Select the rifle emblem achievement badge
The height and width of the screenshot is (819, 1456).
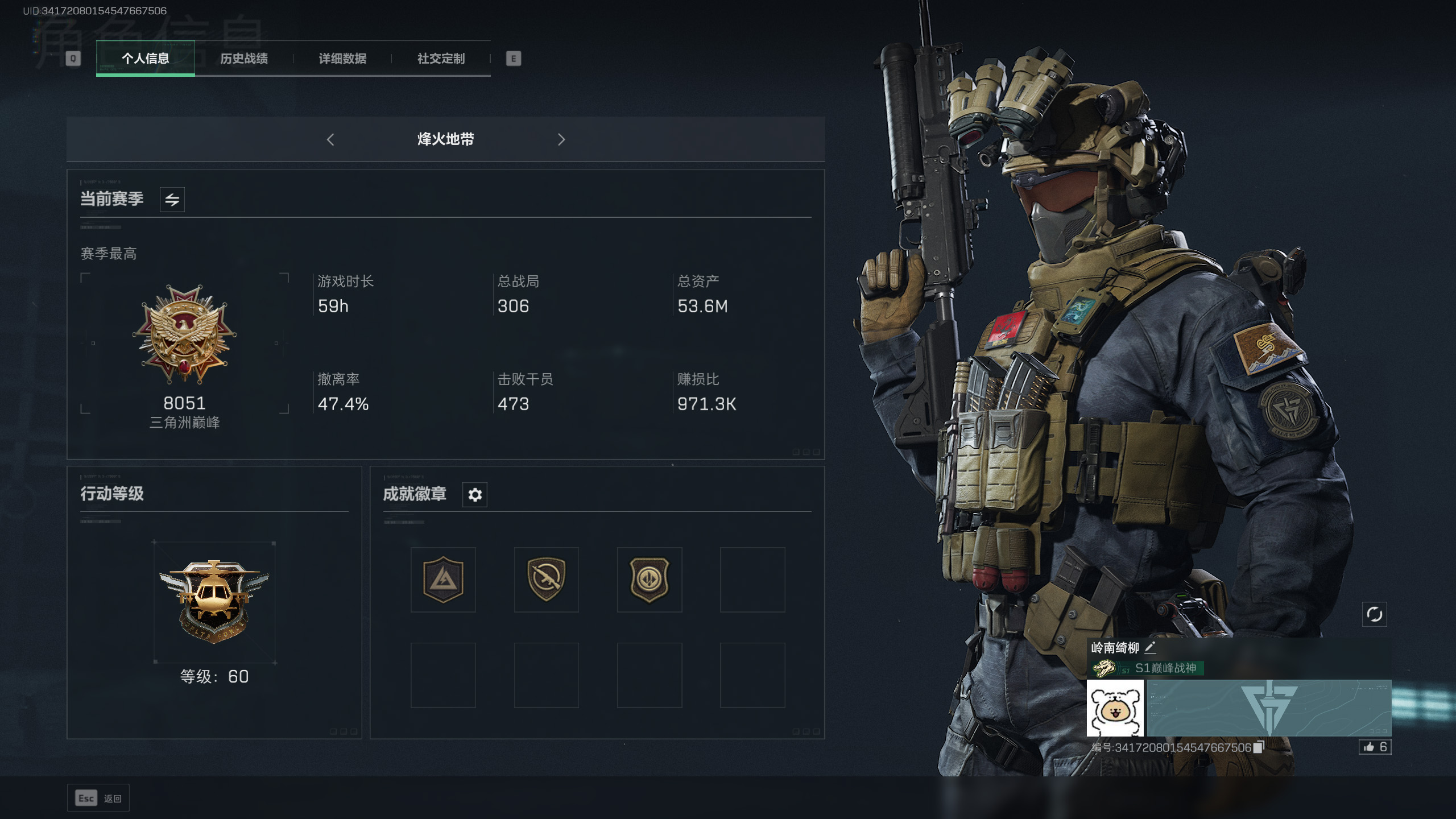(x=546, y=580)
